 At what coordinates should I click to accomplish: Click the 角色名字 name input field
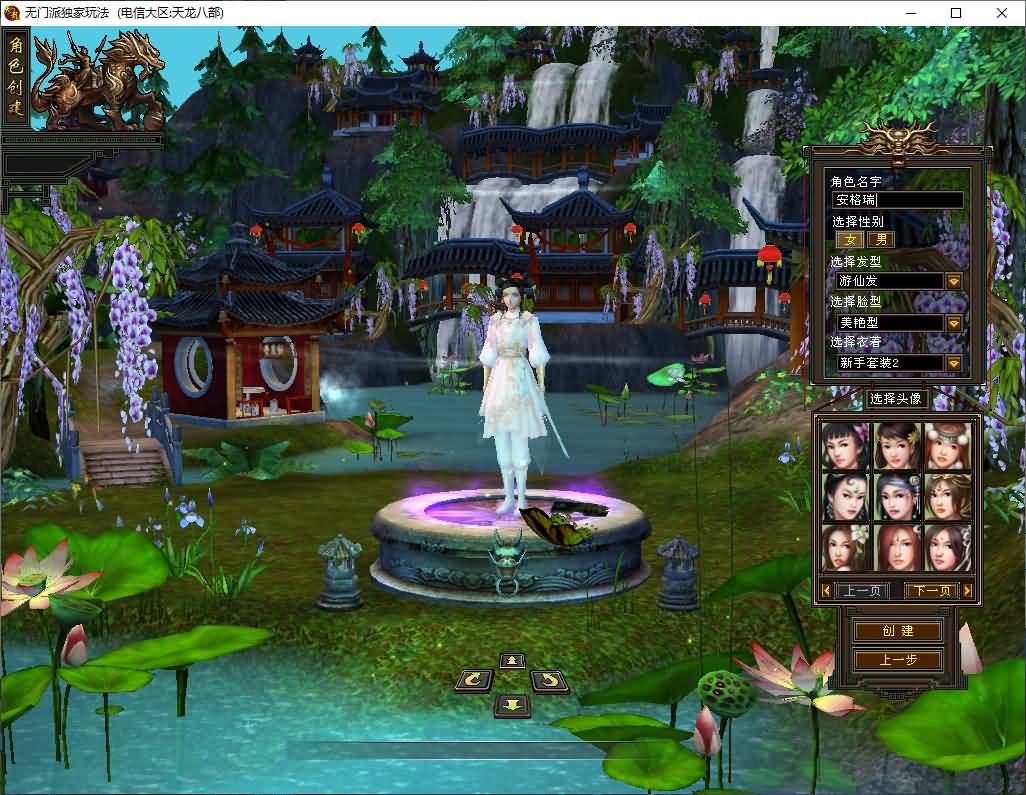pyautogui.click(x=897, y=200)
